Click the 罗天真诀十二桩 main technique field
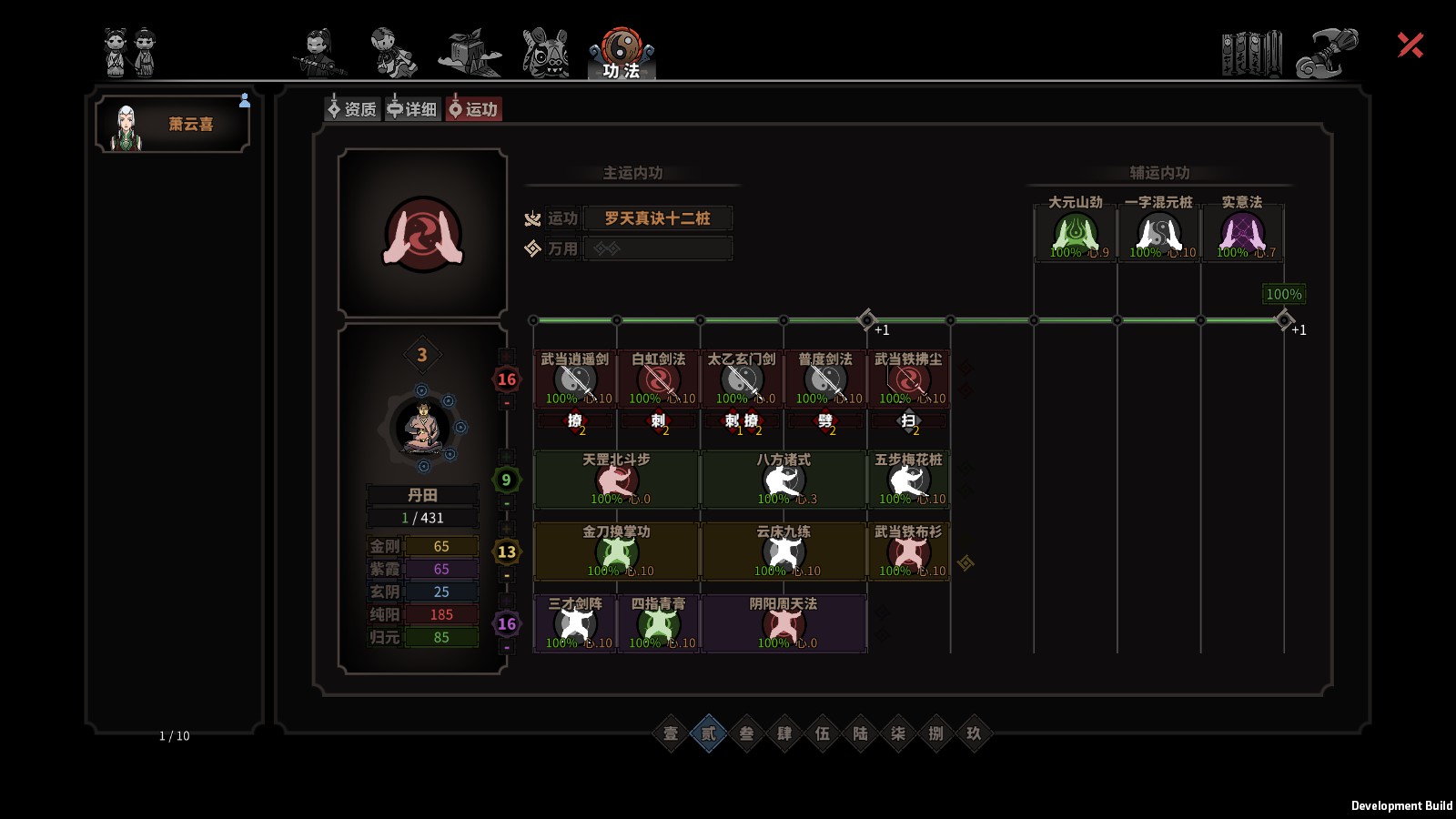Viewport: 1456px width, 819px height. (x=657, y=218)
